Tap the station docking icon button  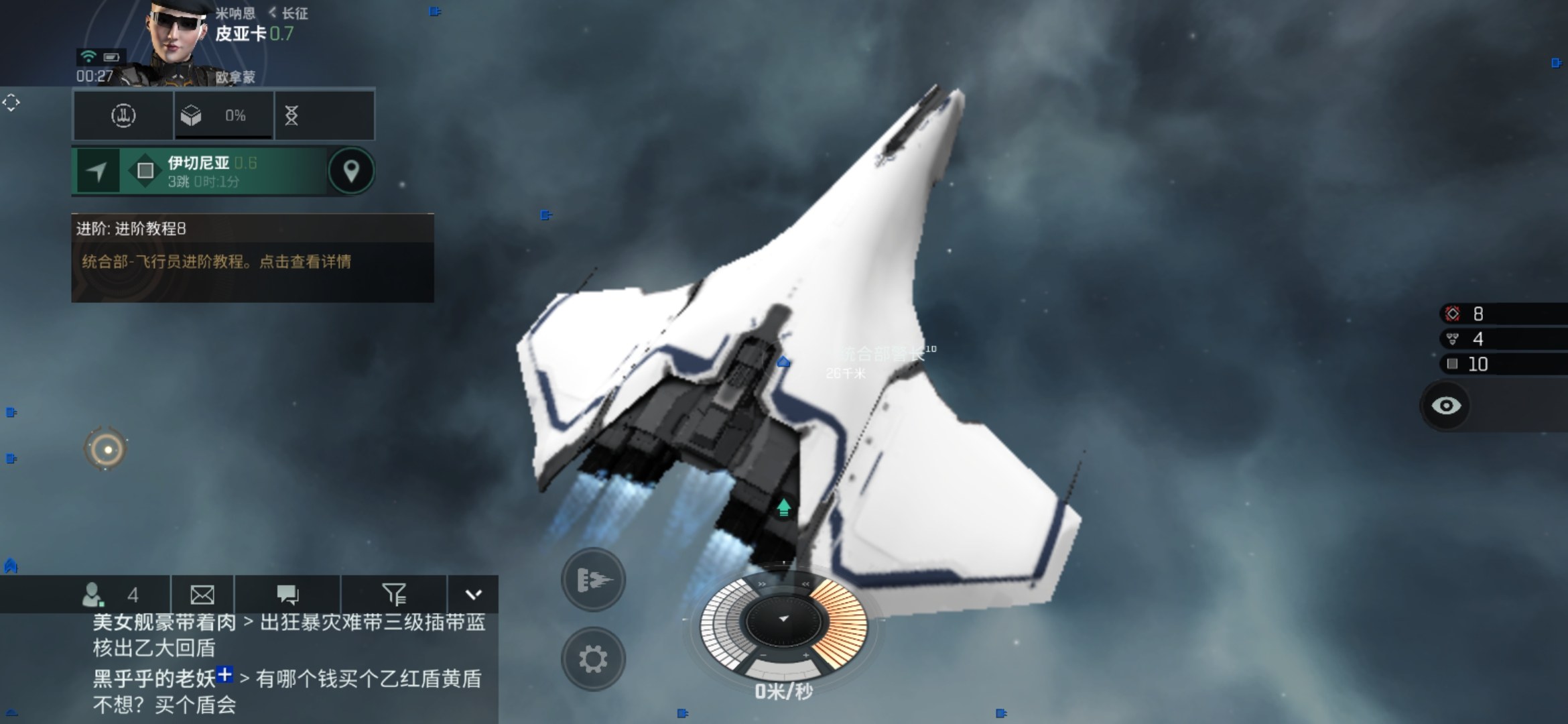(x=123, y=116)
